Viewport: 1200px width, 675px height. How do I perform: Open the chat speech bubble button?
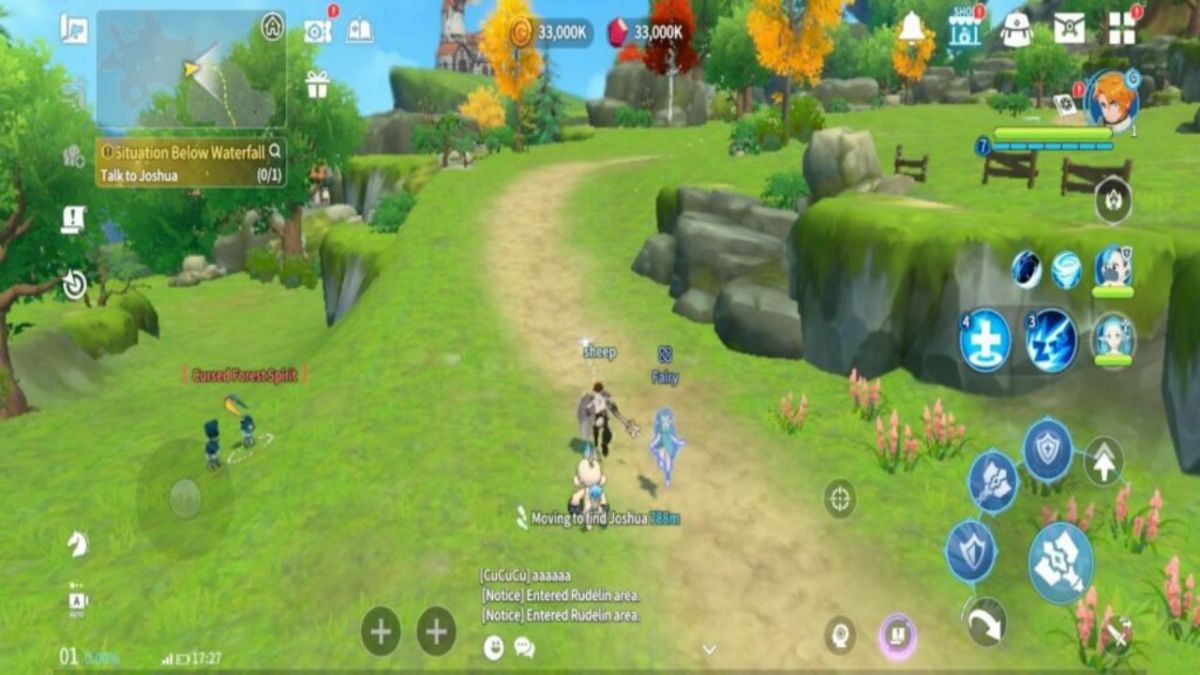tap(524, 647)
